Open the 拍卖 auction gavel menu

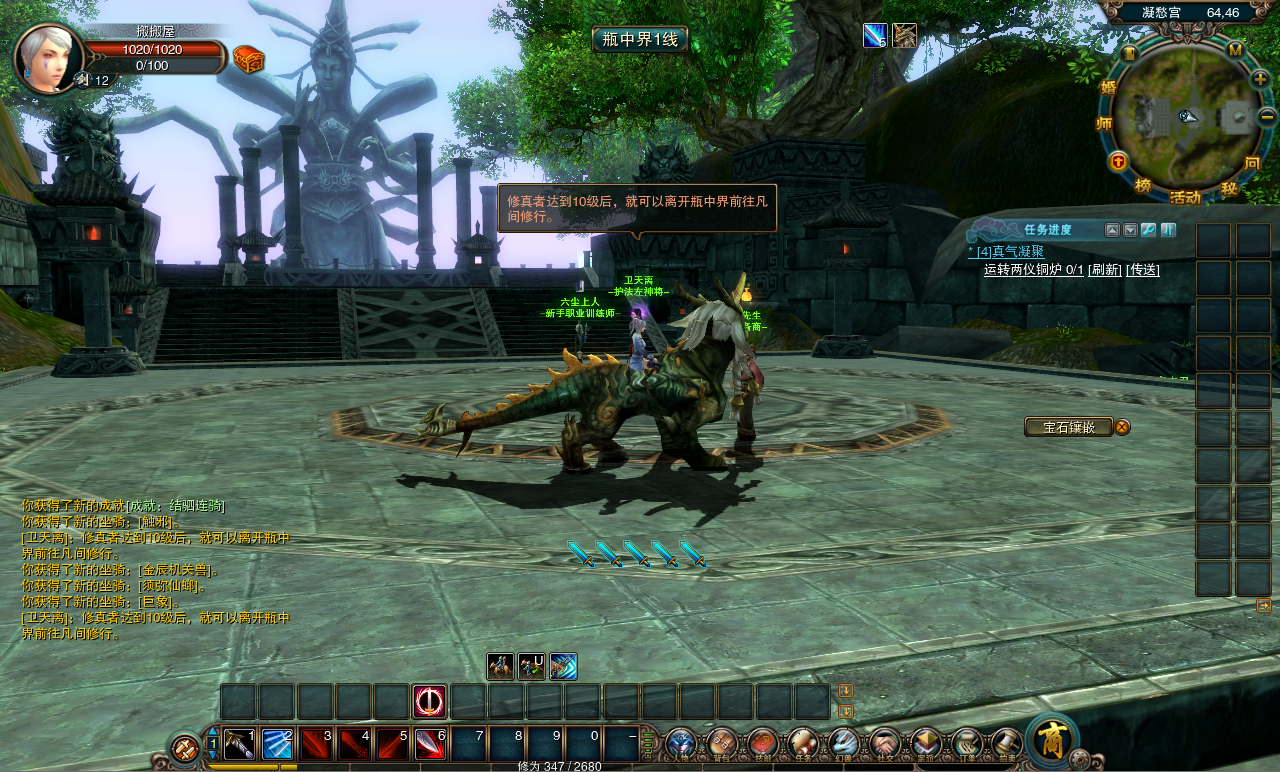pos(1006,744)
